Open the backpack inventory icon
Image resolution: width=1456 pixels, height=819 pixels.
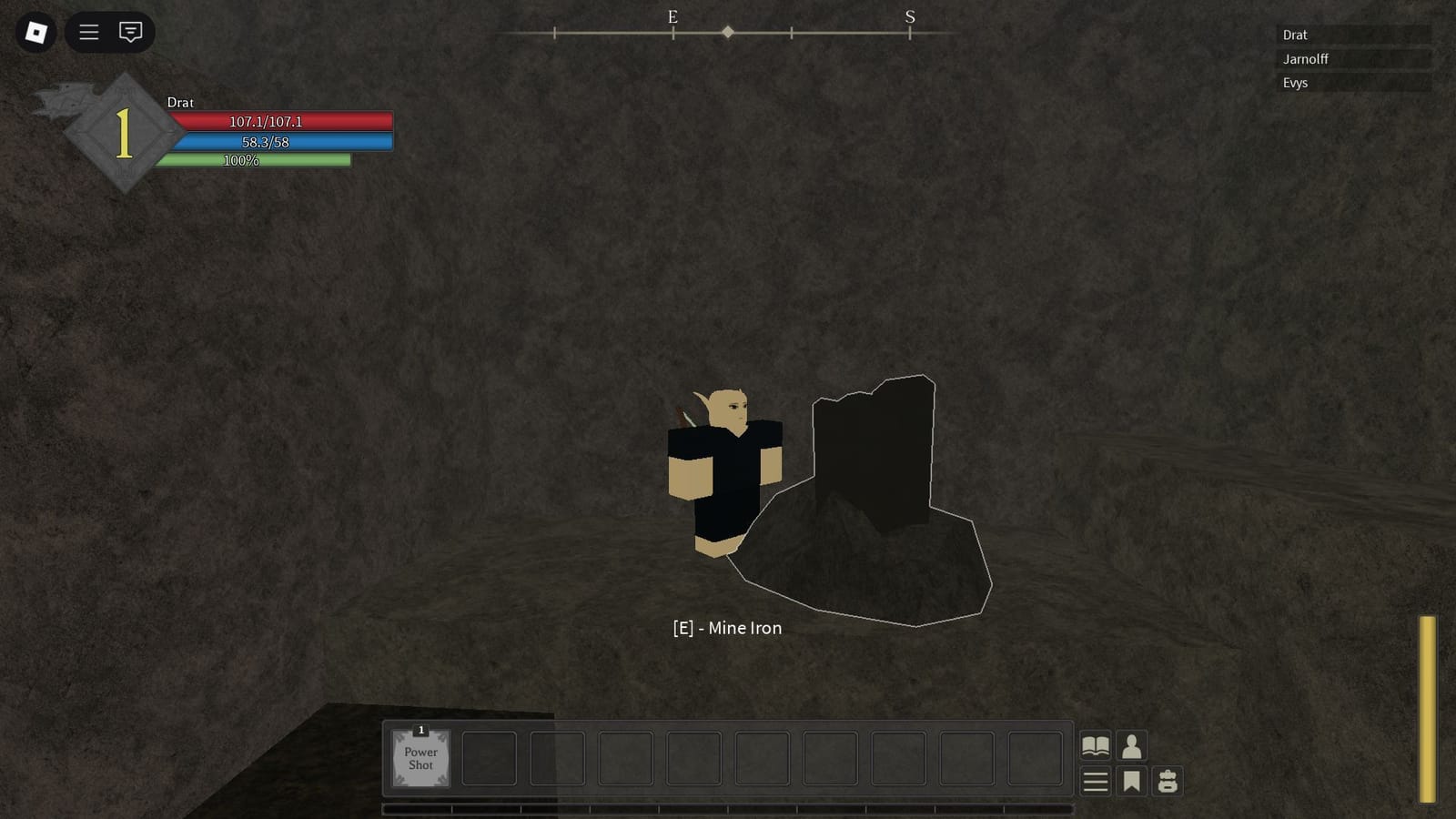1168,781
